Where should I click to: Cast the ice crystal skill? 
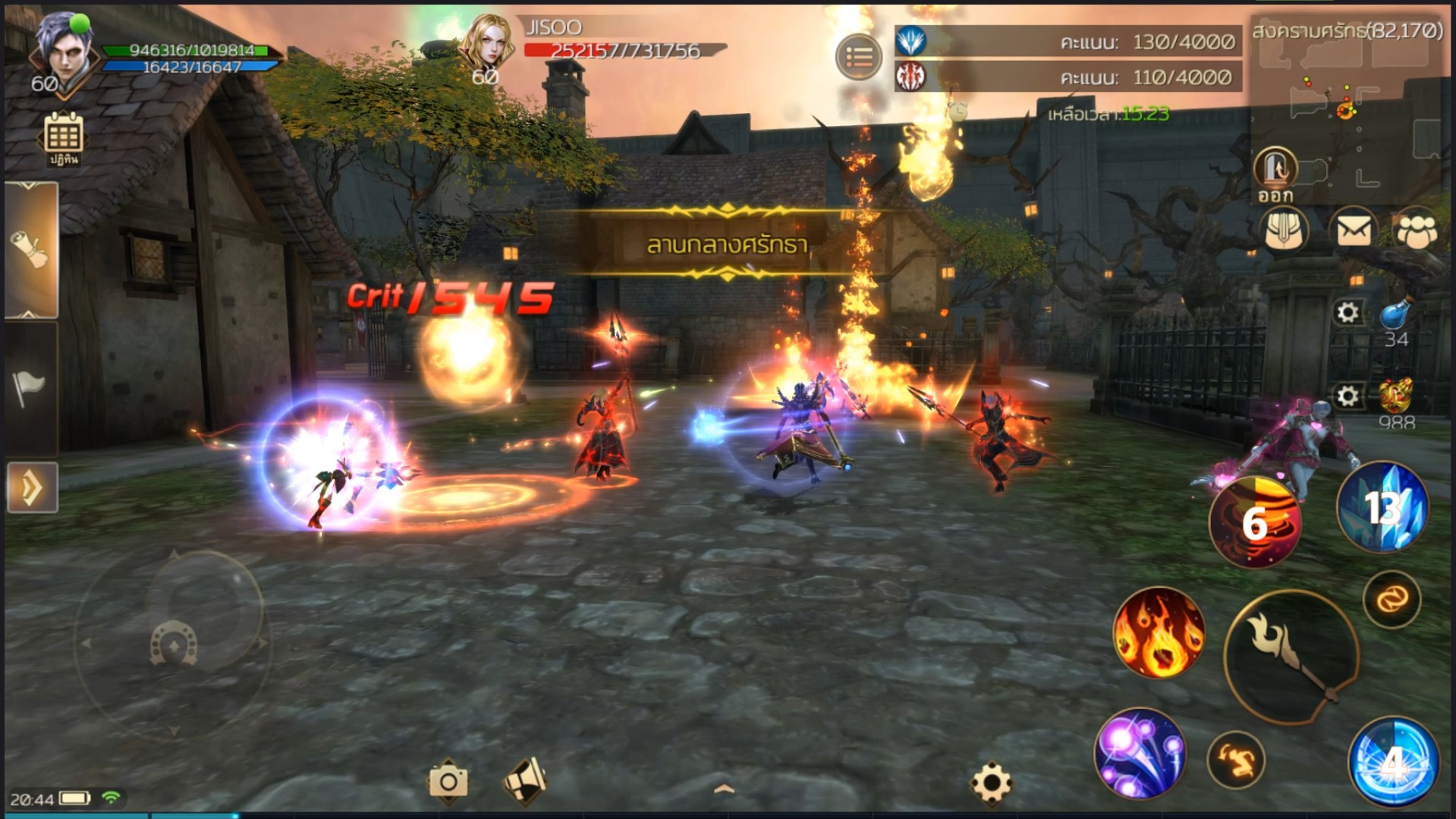tap(1382, 507)
